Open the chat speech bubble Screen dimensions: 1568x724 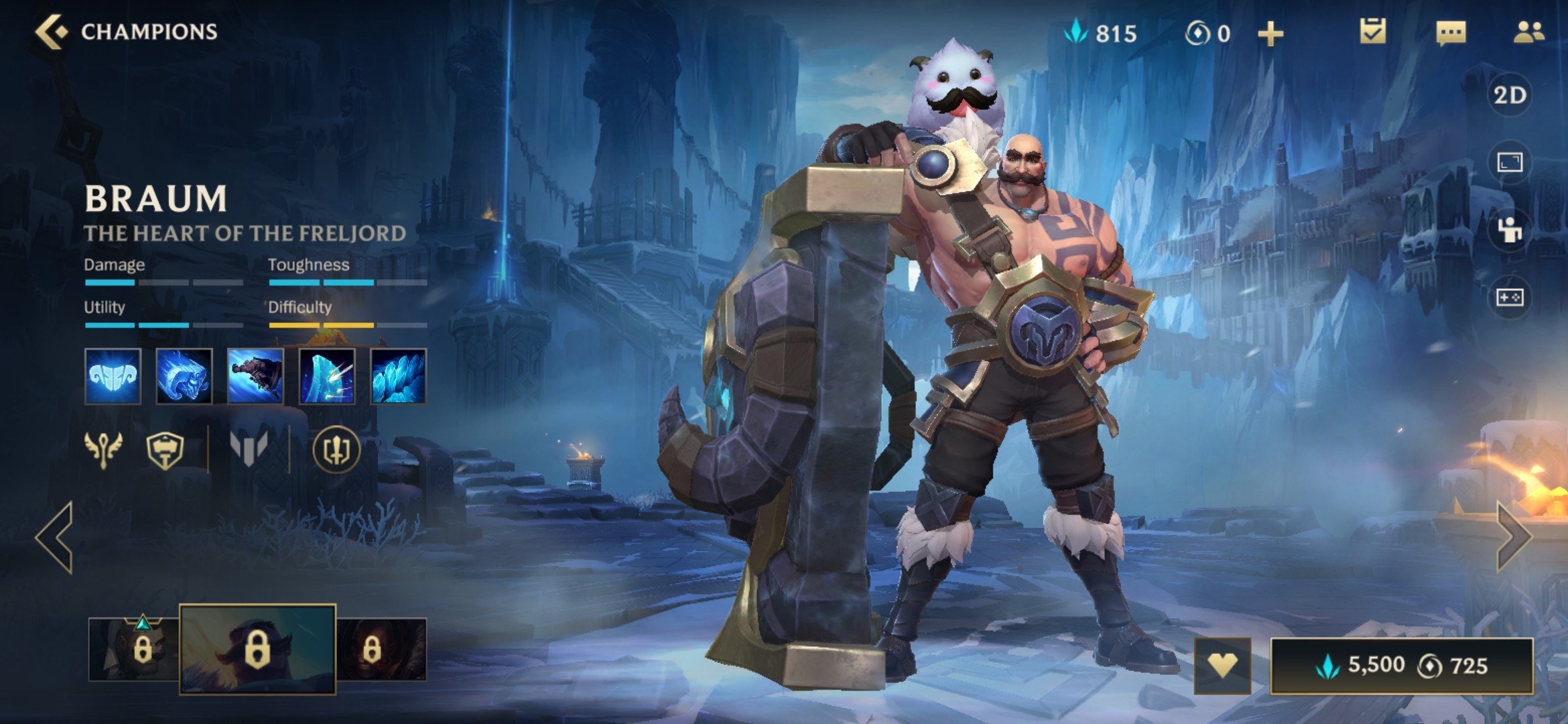1451,32
